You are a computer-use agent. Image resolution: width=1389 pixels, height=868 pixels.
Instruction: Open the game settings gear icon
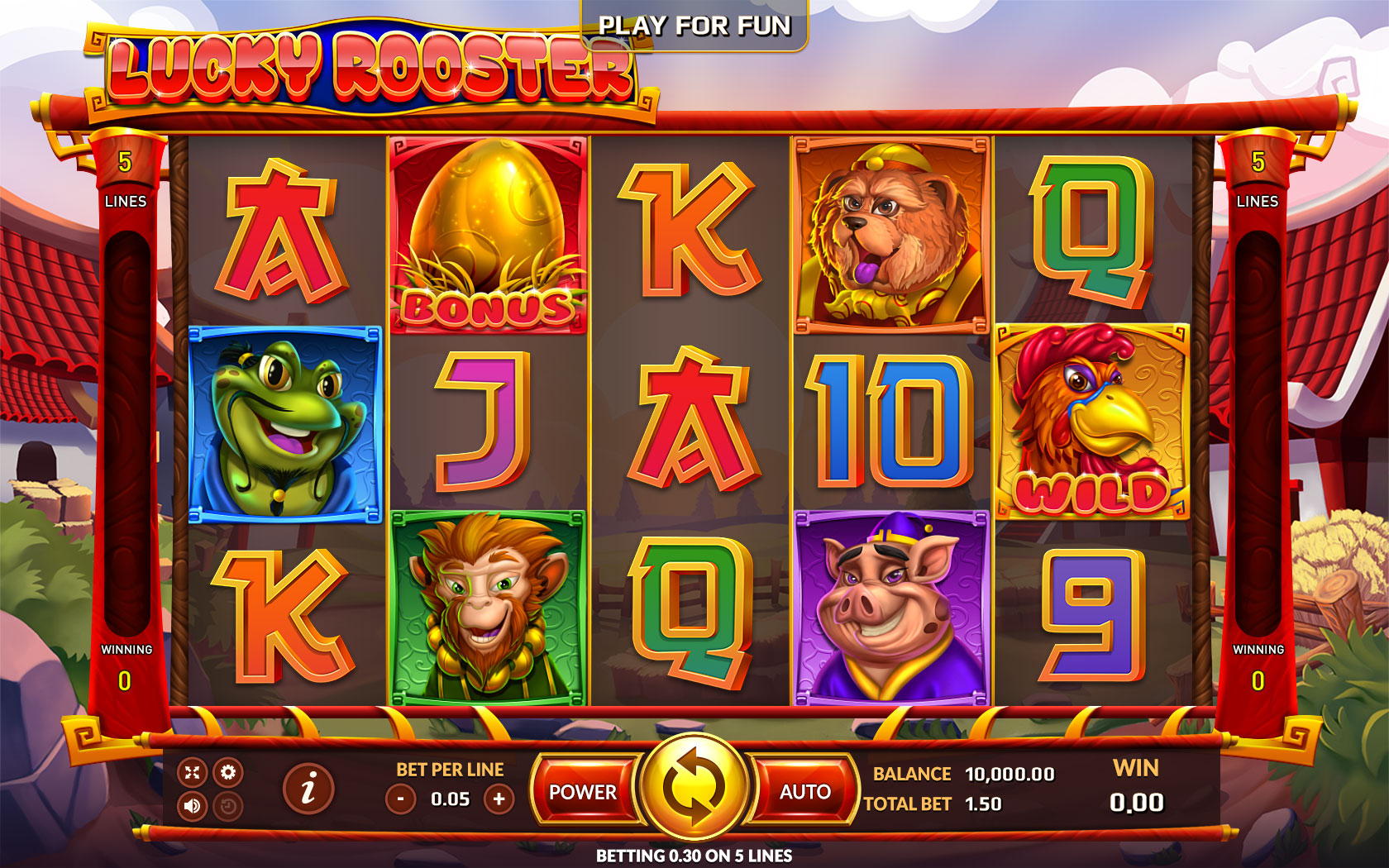229,770
